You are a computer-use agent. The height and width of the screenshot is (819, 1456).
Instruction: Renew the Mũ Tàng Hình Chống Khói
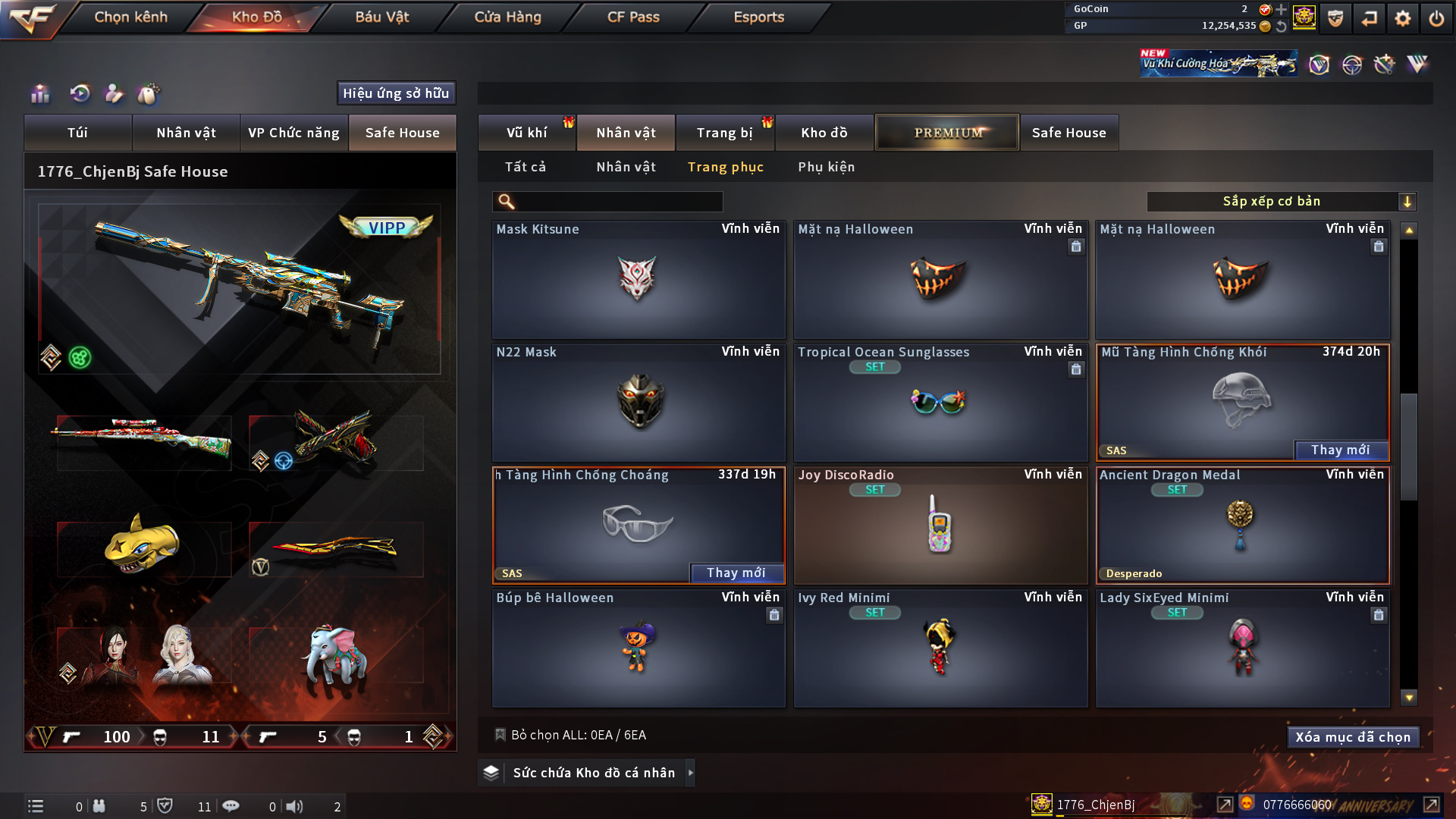tap(1340, 450)
